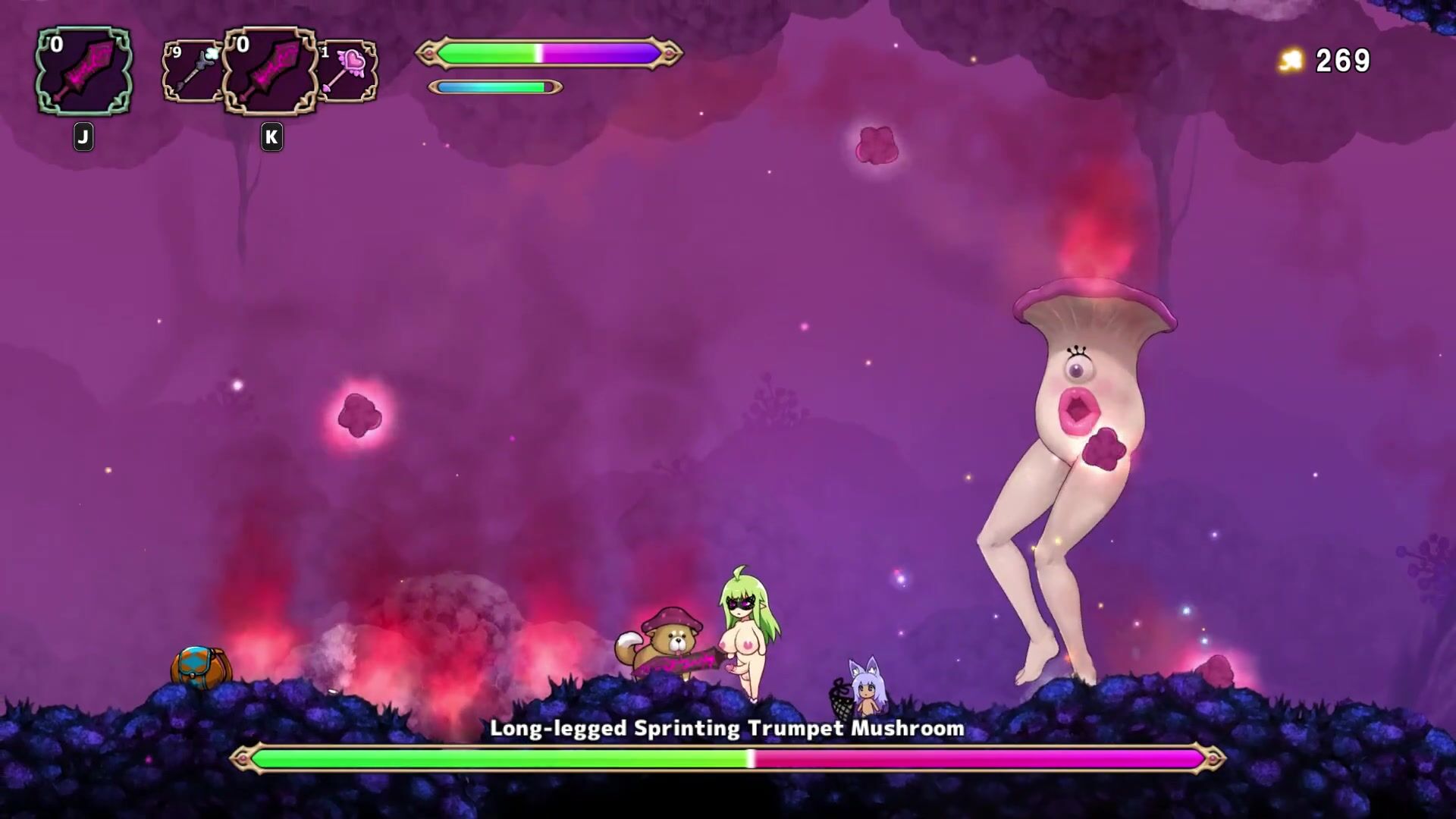The height and width of the screenshot is (819, 1456).
Task: Pick the winged heart wand slot
Action: [x=347, y=71]
